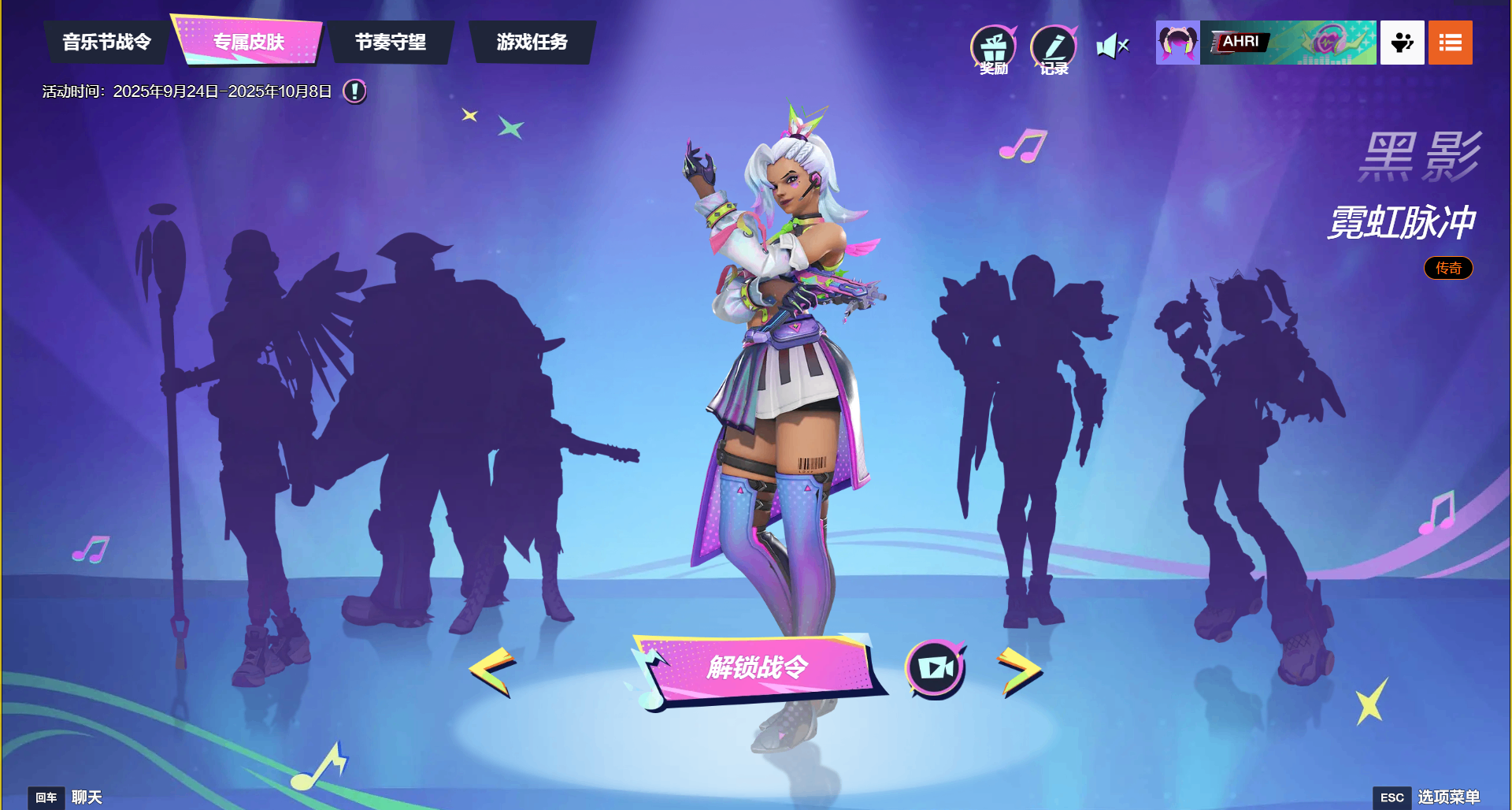1512x810 pixels.
Task: Open the orange list menu icon
Action: [1450, 43]
